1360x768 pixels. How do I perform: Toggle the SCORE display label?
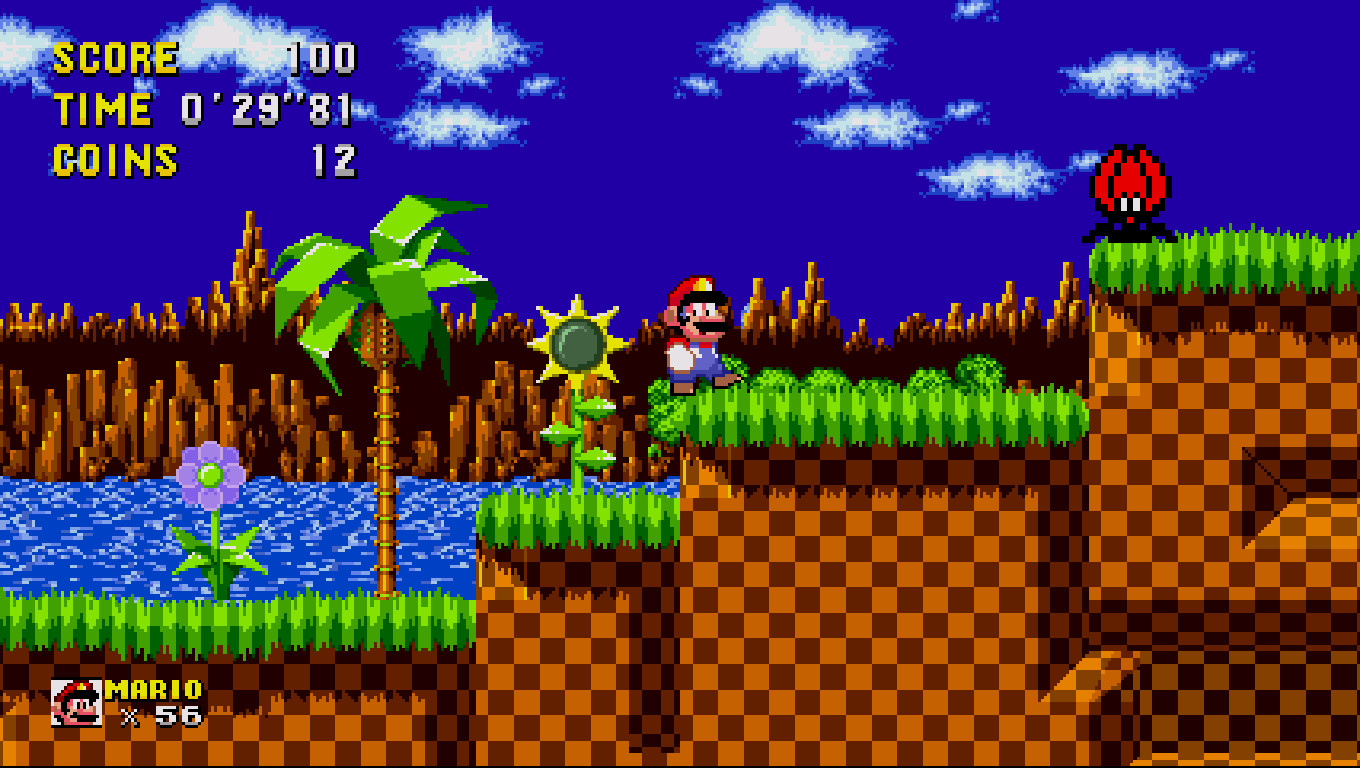[x=115, y=57]
